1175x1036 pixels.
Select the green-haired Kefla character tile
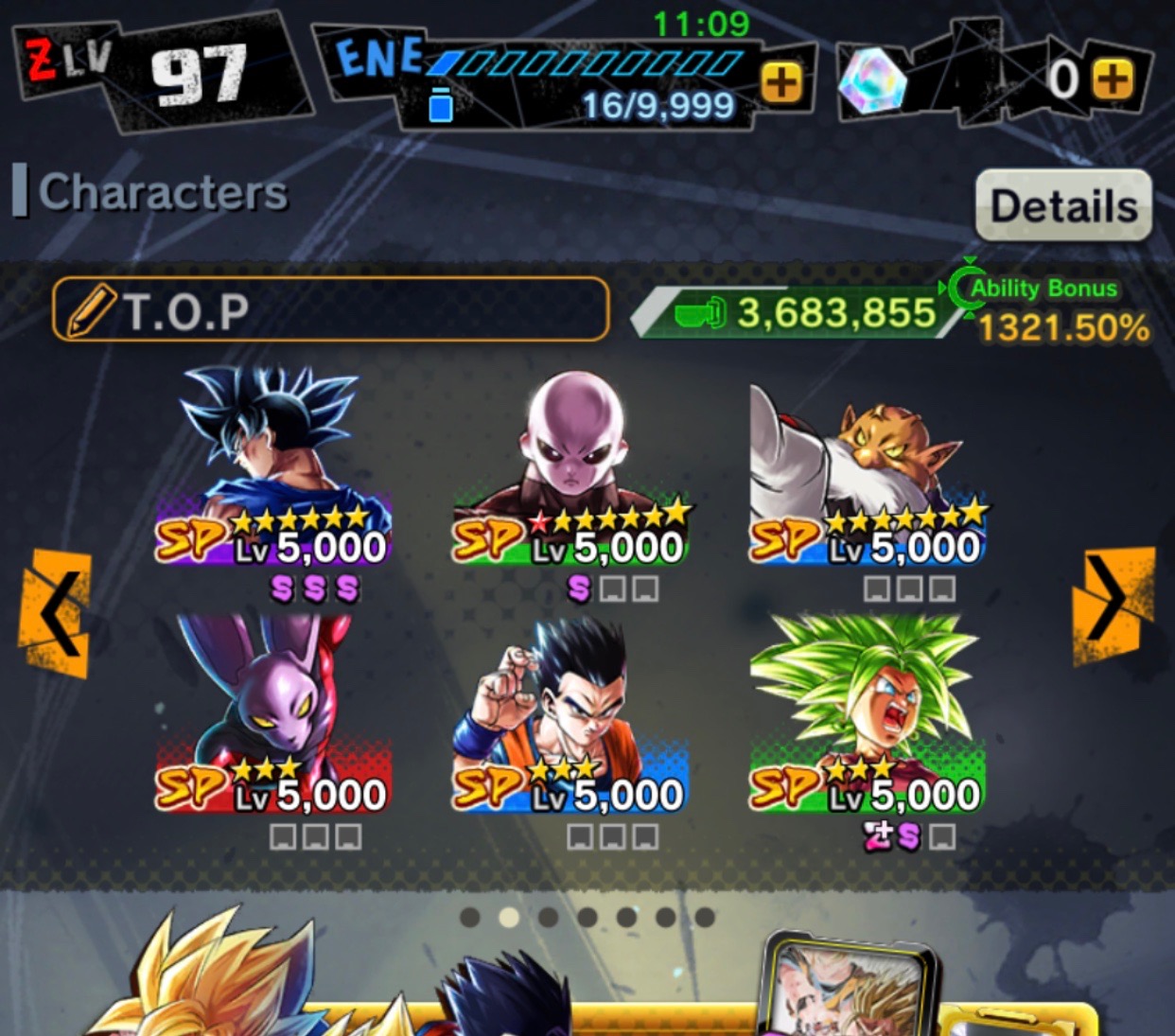[867, 714]
